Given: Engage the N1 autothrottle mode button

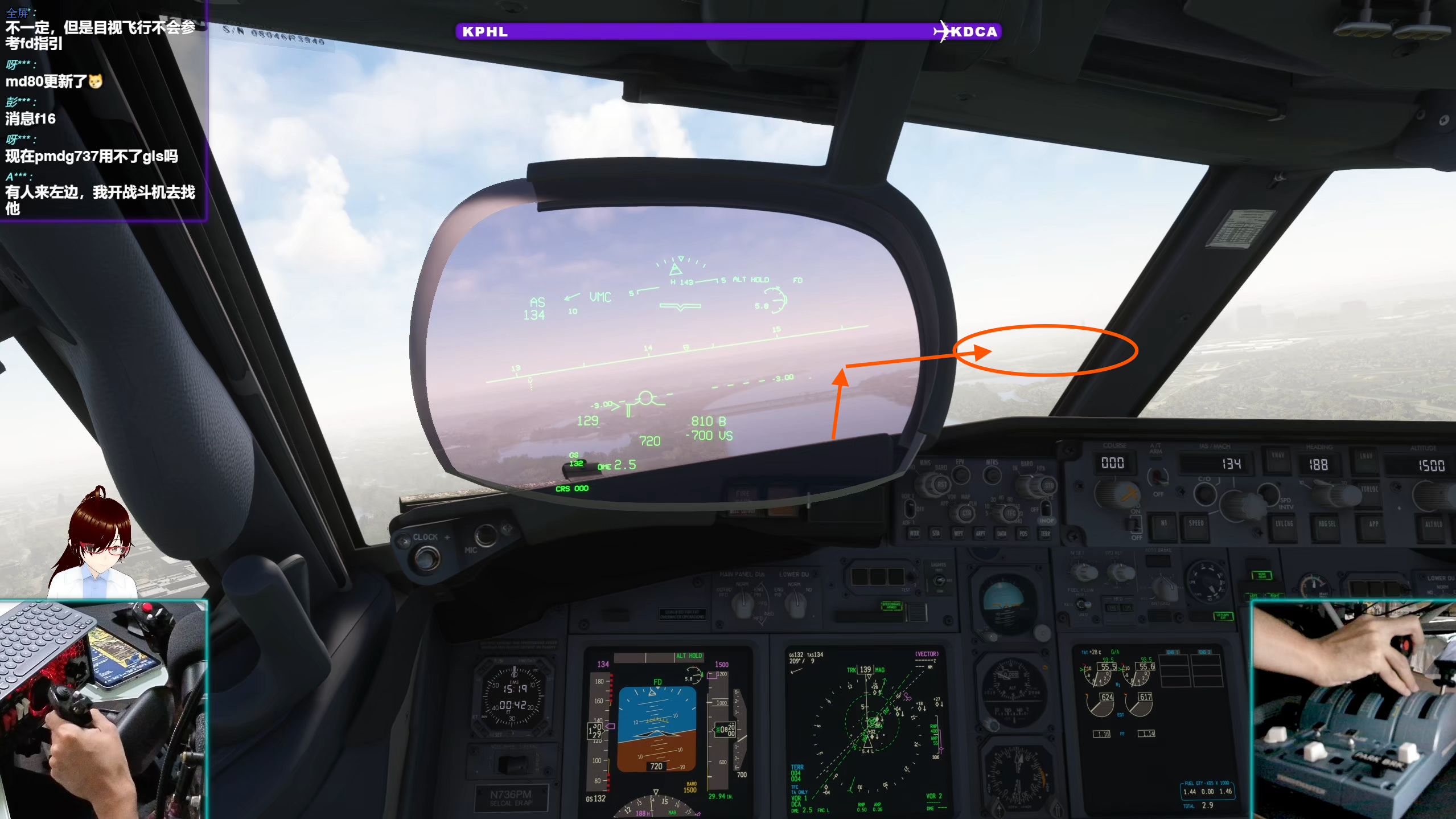Looking at the screenshot, I should coord(1163,524).
